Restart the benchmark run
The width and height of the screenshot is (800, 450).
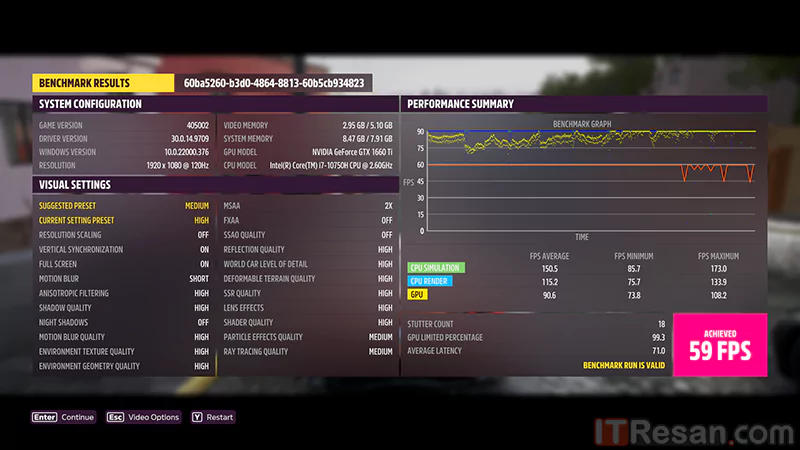[x=212, y=417]
